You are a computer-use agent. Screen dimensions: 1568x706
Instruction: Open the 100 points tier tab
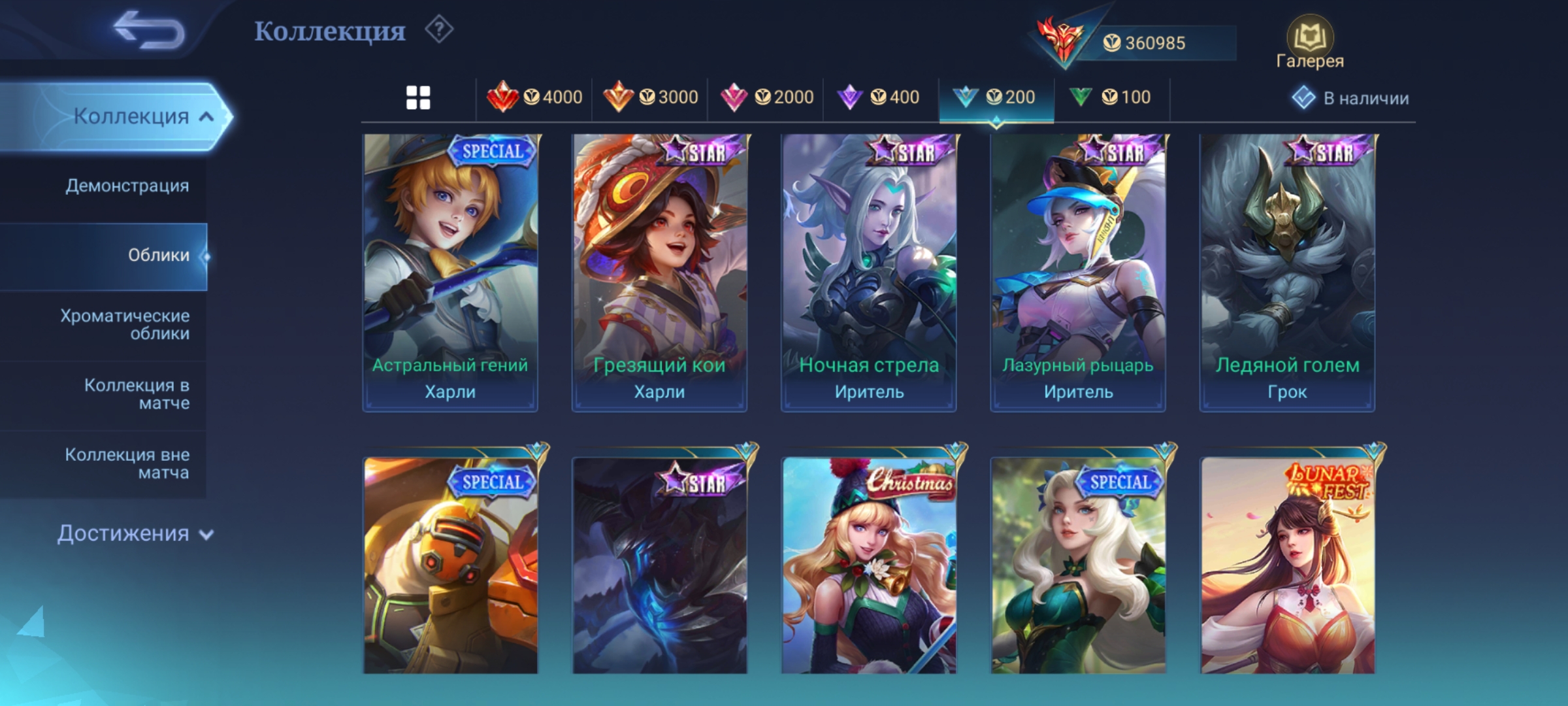pyautogui.click(x=1110, y=98)
